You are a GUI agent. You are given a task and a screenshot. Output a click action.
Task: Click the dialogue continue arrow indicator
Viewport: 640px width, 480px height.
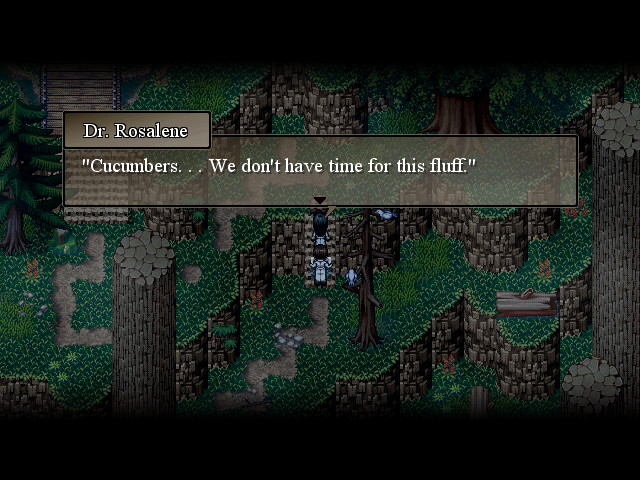click(x=320, y=201)
